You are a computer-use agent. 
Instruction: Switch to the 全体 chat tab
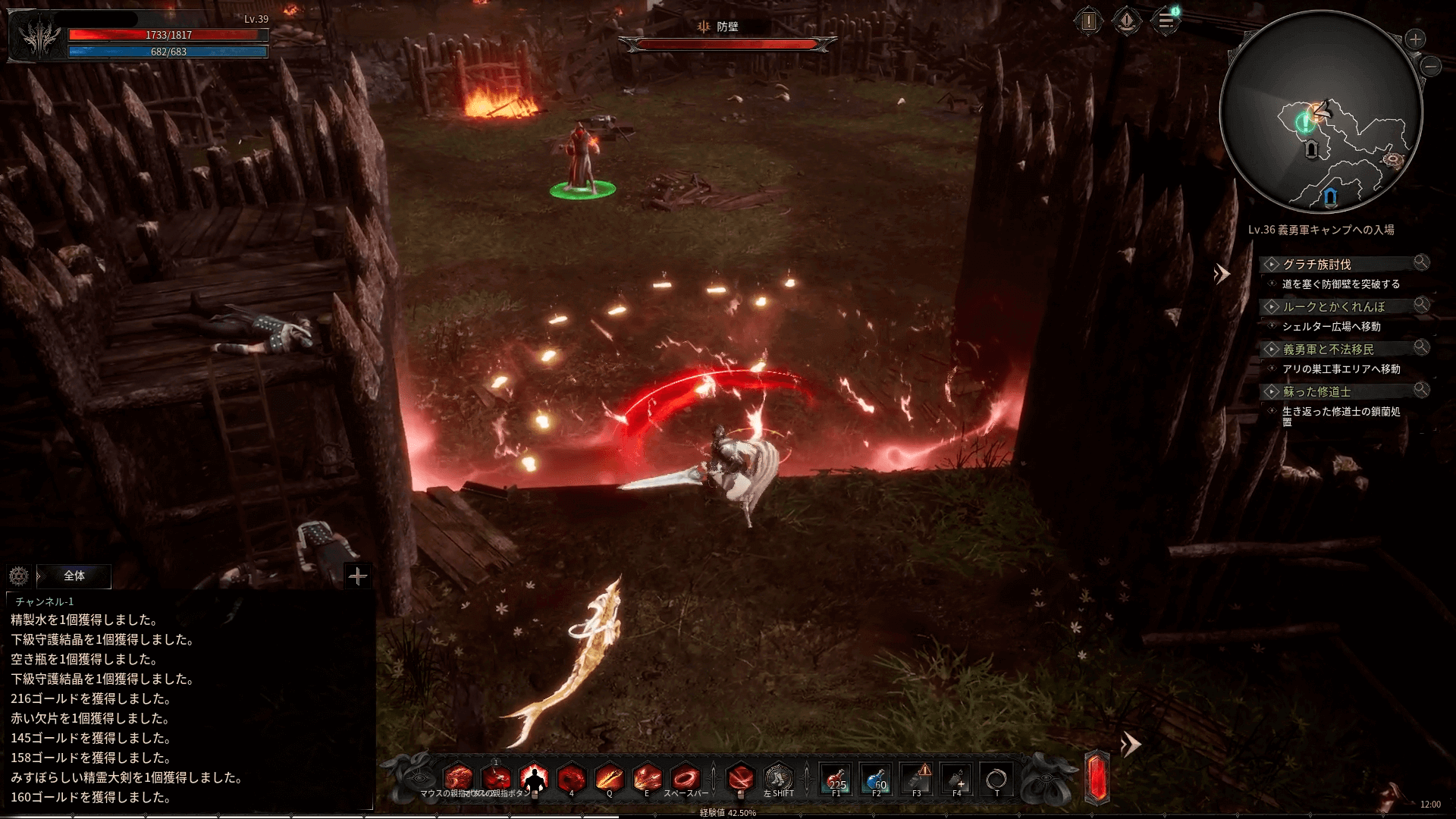point(74,576)
